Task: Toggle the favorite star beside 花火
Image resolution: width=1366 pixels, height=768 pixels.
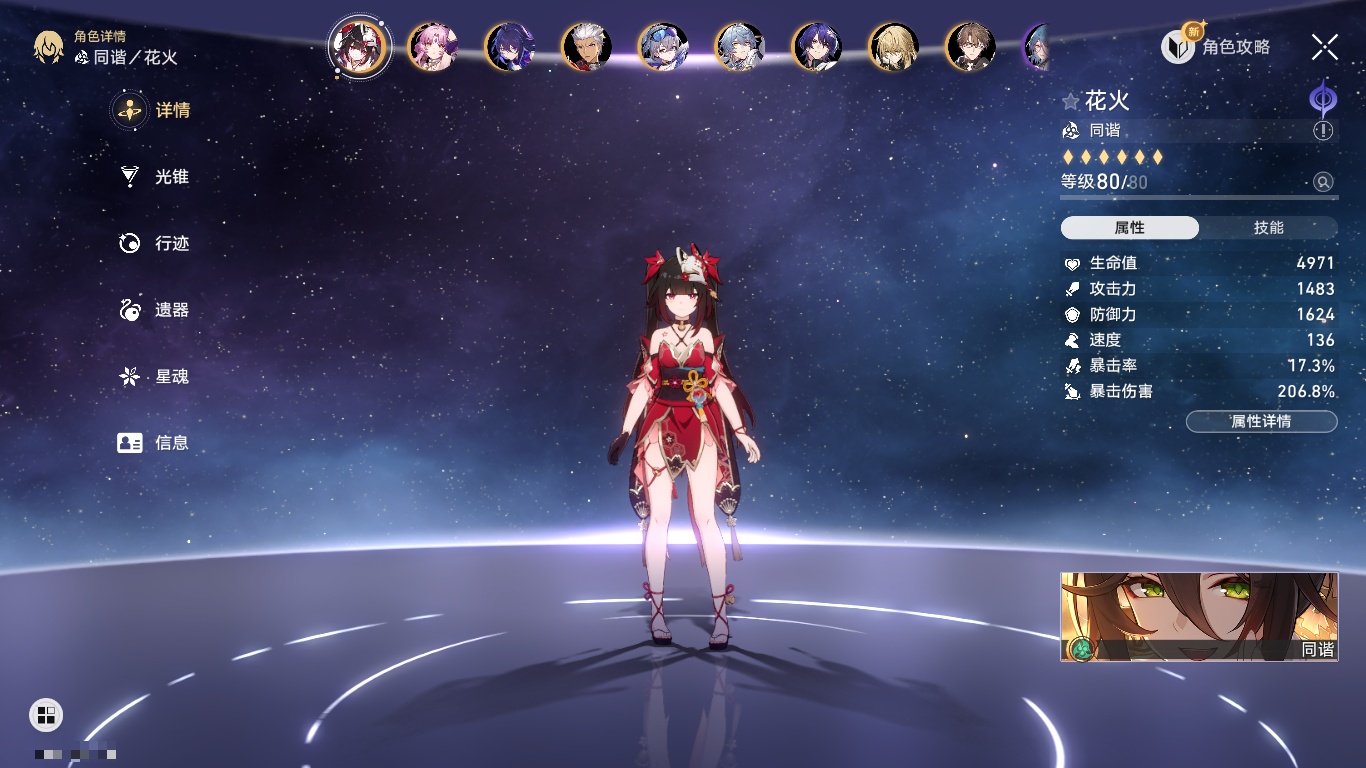Action: pos(1071,101)
